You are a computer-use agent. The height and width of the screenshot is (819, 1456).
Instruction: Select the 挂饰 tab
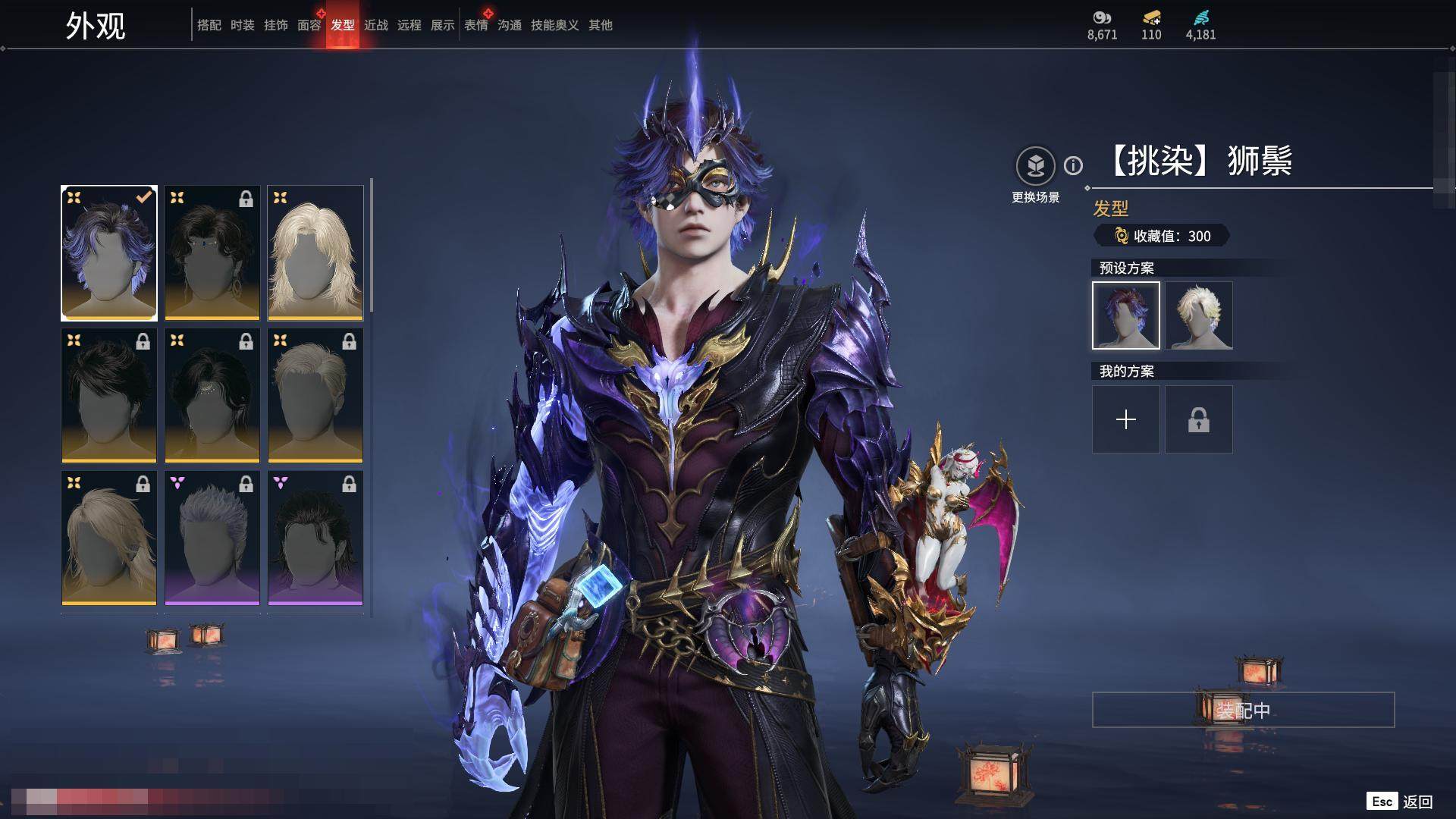point(275,25)
